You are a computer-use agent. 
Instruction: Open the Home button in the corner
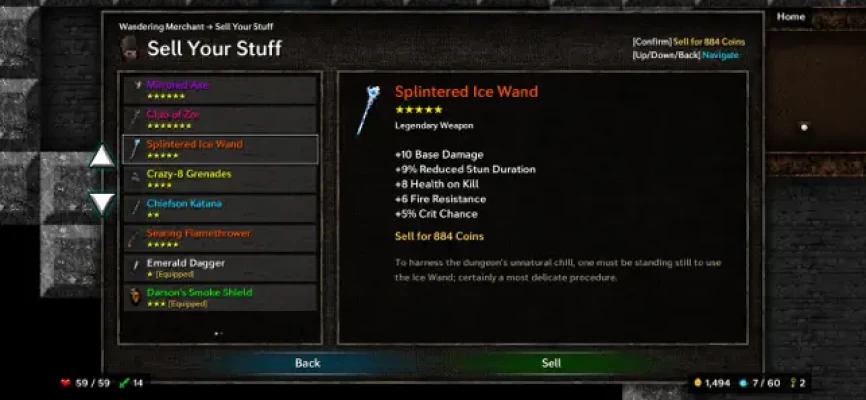790,17
